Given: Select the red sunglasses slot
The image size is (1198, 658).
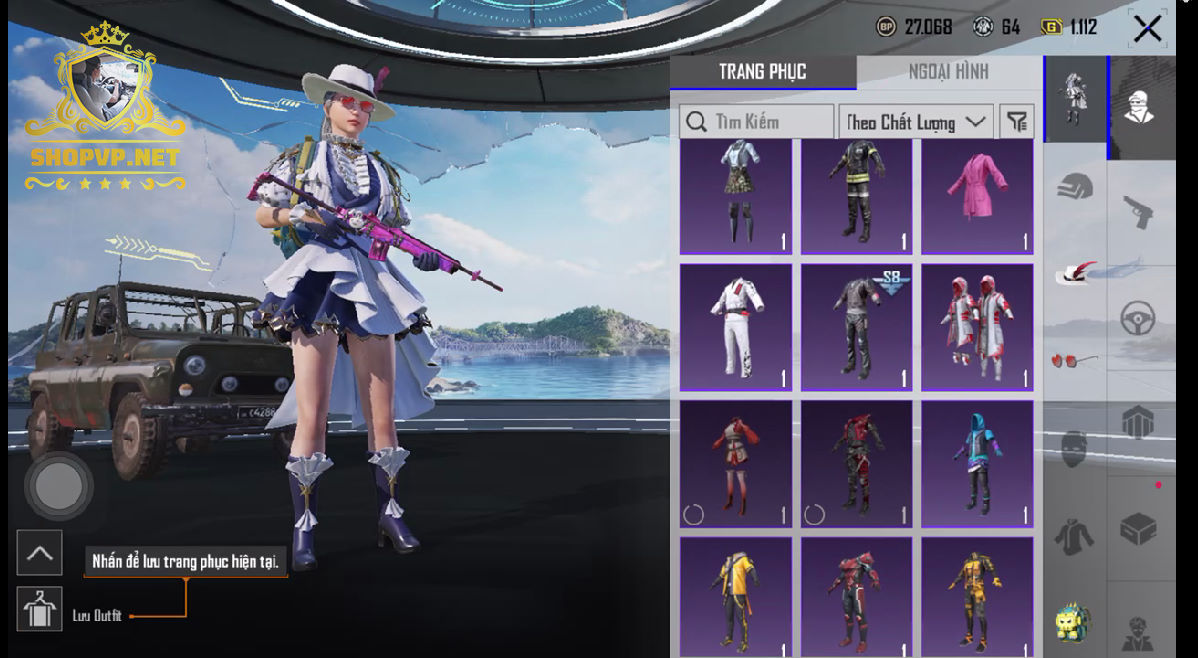Looking at the screenshot, I should pos(1074,359).
